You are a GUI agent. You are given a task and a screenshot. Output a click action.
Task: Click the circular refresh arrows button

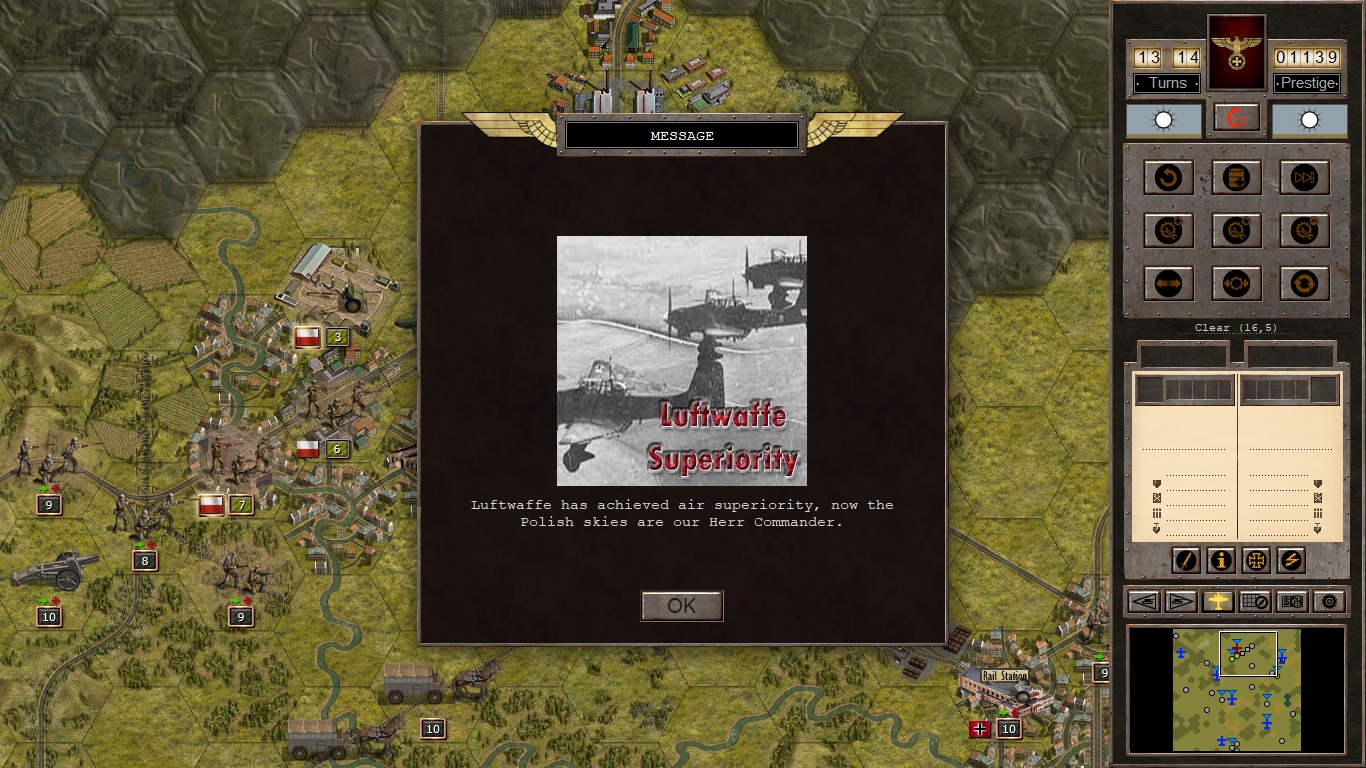pyautogui.click(x=1304, y=283)
